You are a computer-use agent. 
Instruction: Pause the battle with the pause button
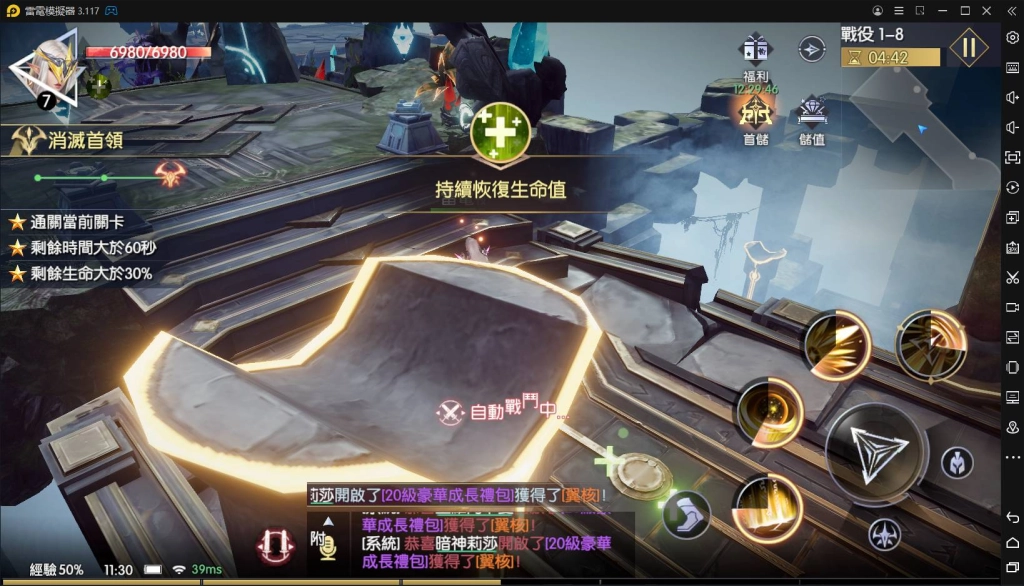[x=968, y=47]
